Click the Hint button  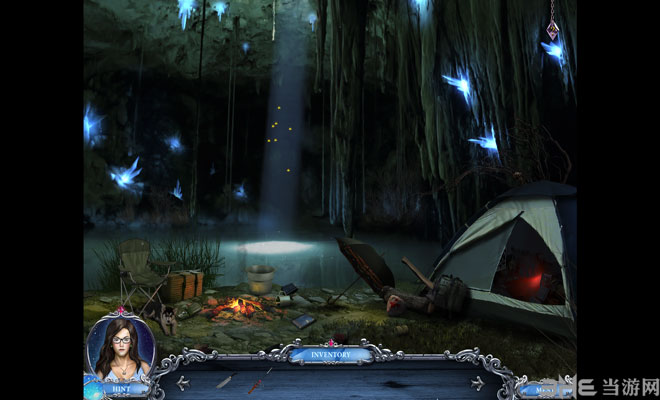(118, 385)
